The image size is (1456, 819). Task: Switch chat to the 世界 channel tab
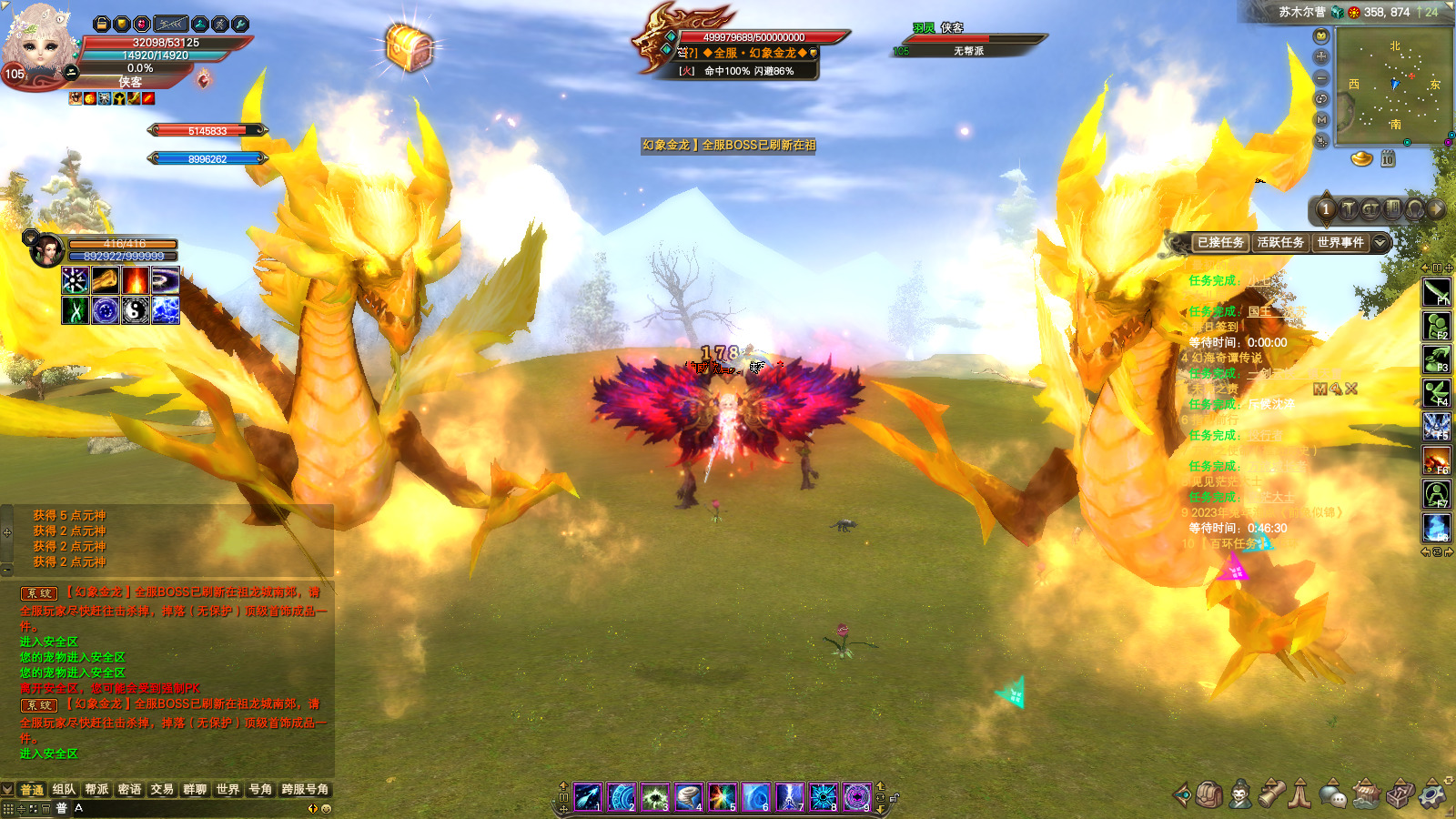click(x=227, y=790)
